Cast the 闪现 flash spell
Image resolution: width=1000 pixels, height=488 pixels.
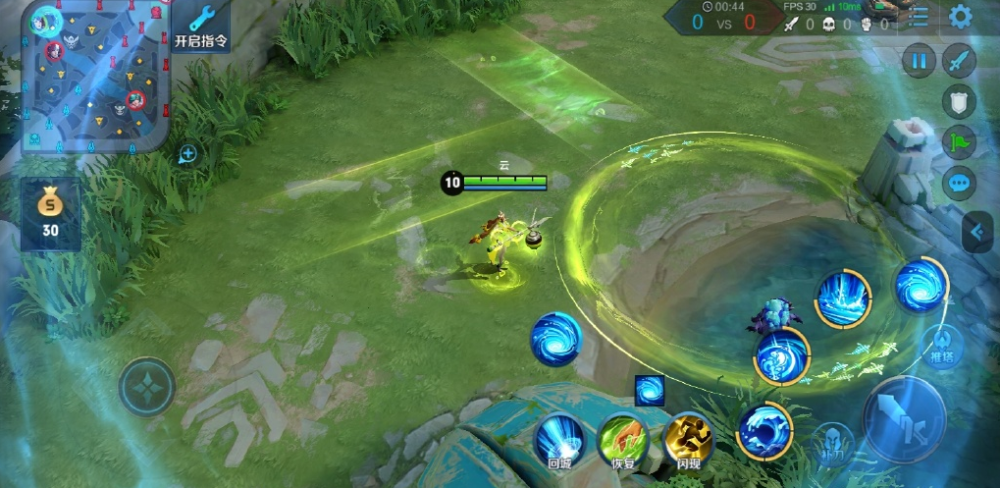688,438
